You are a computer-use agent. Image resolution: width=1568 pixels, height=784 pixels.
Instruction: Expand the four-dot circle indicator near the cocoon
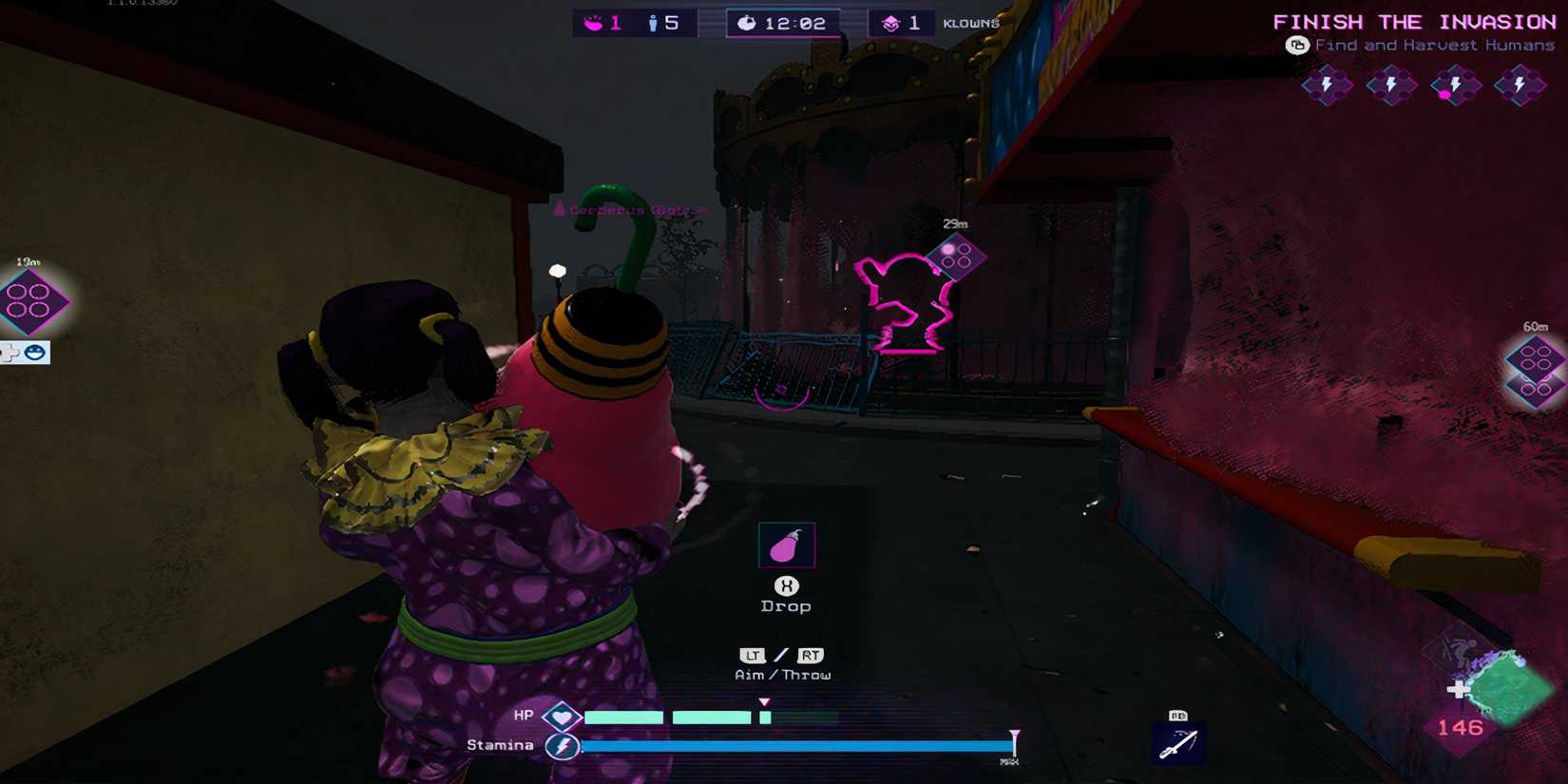(x=958, y=257)
